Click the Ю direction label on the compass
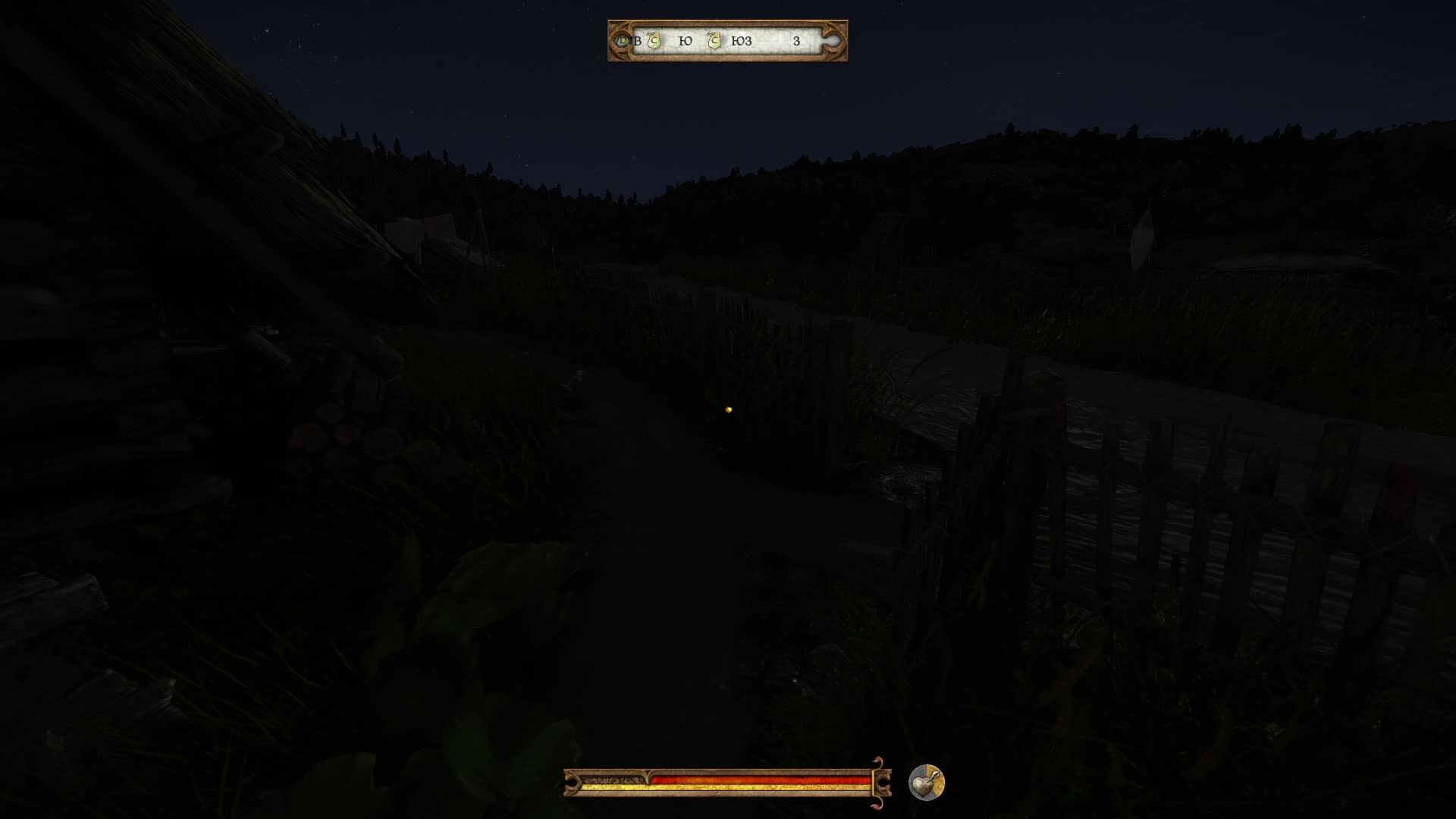1456x819 pixels. tap(686, 41)
